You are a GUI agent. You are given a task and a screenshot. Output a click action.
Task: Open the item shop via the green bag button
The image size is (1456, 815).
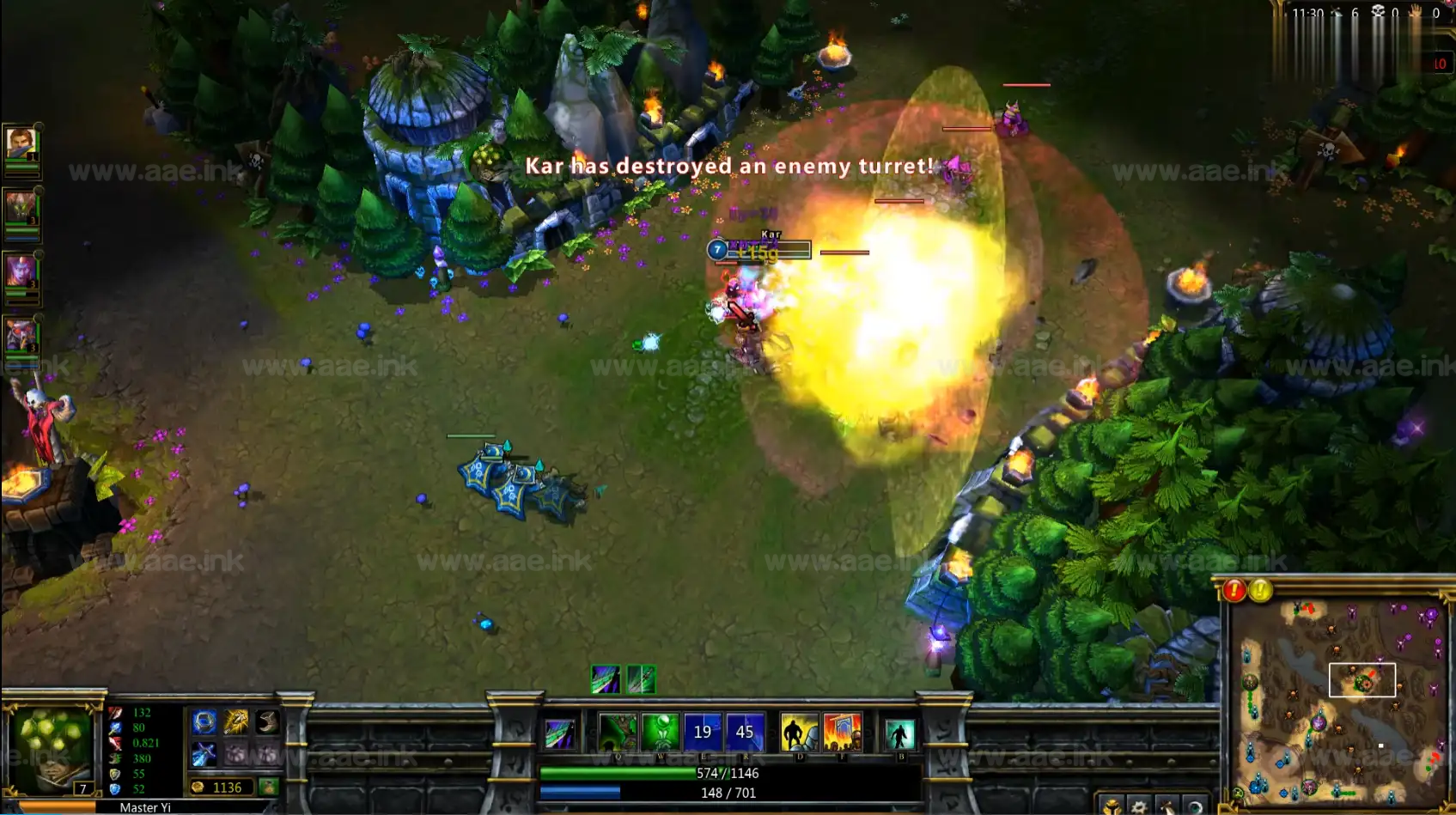coord(269,787)
